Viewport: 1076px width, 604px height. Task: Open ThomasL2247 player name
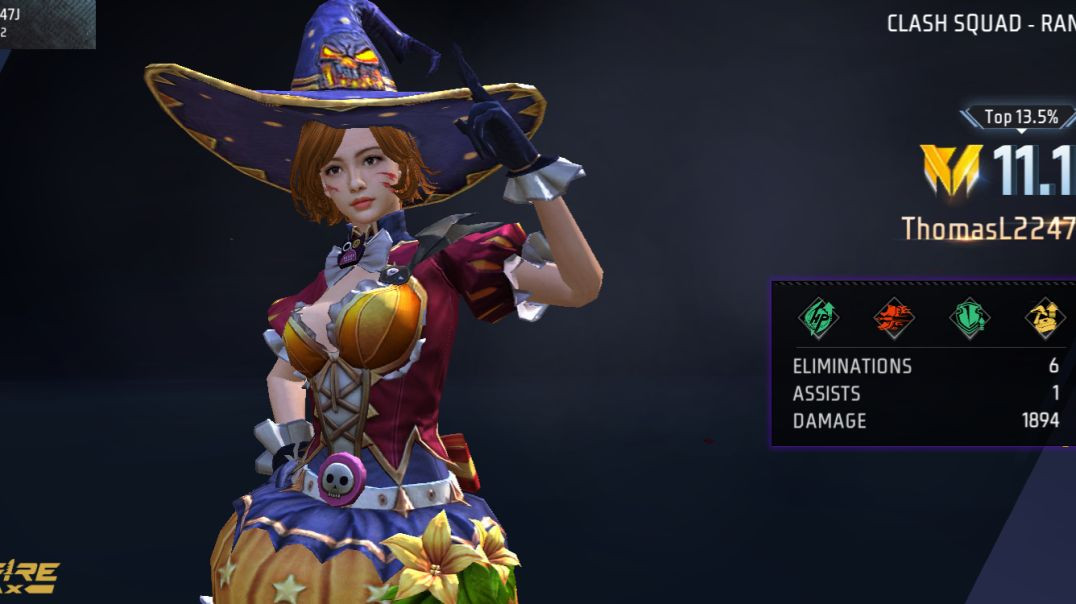click(988, 228)
